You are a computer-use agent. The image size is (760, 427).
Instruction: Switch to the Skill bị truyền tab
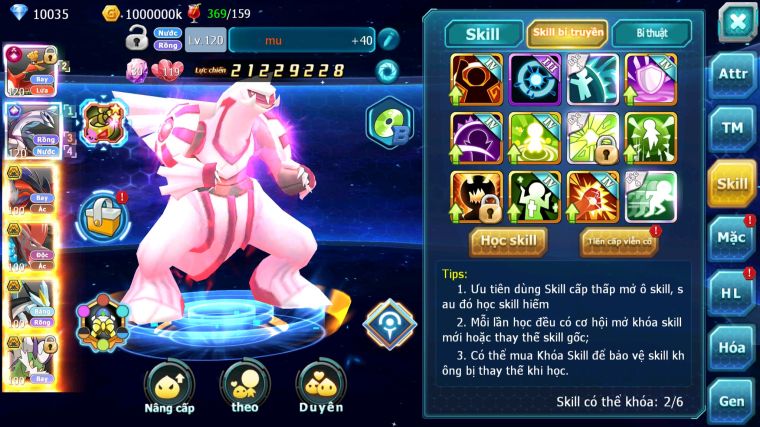(567, 33)
